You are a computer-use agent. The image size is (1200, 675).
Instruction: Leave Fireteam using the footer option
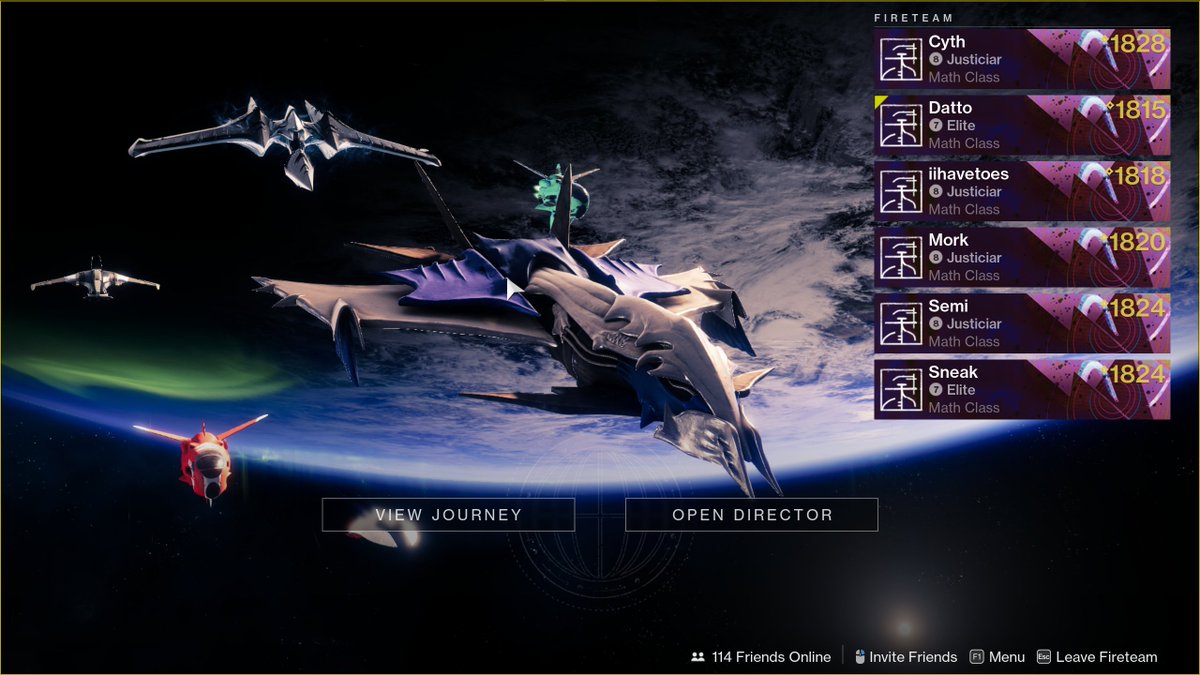1097,657
